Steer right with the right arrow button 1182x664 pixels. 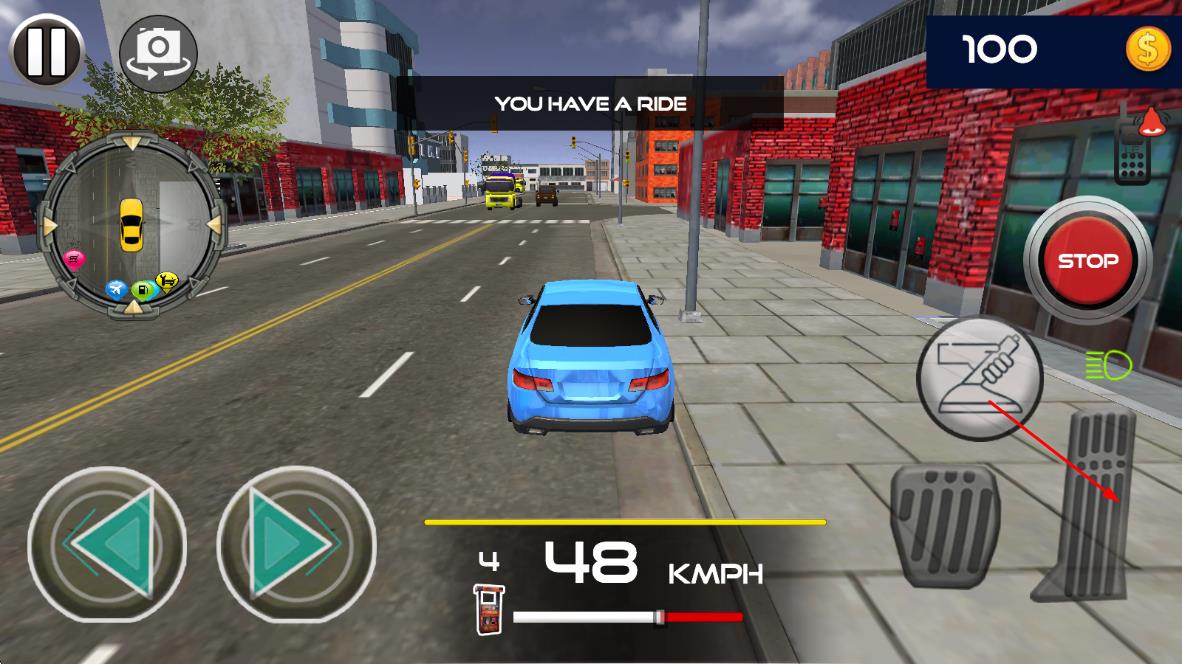(296, 544)
